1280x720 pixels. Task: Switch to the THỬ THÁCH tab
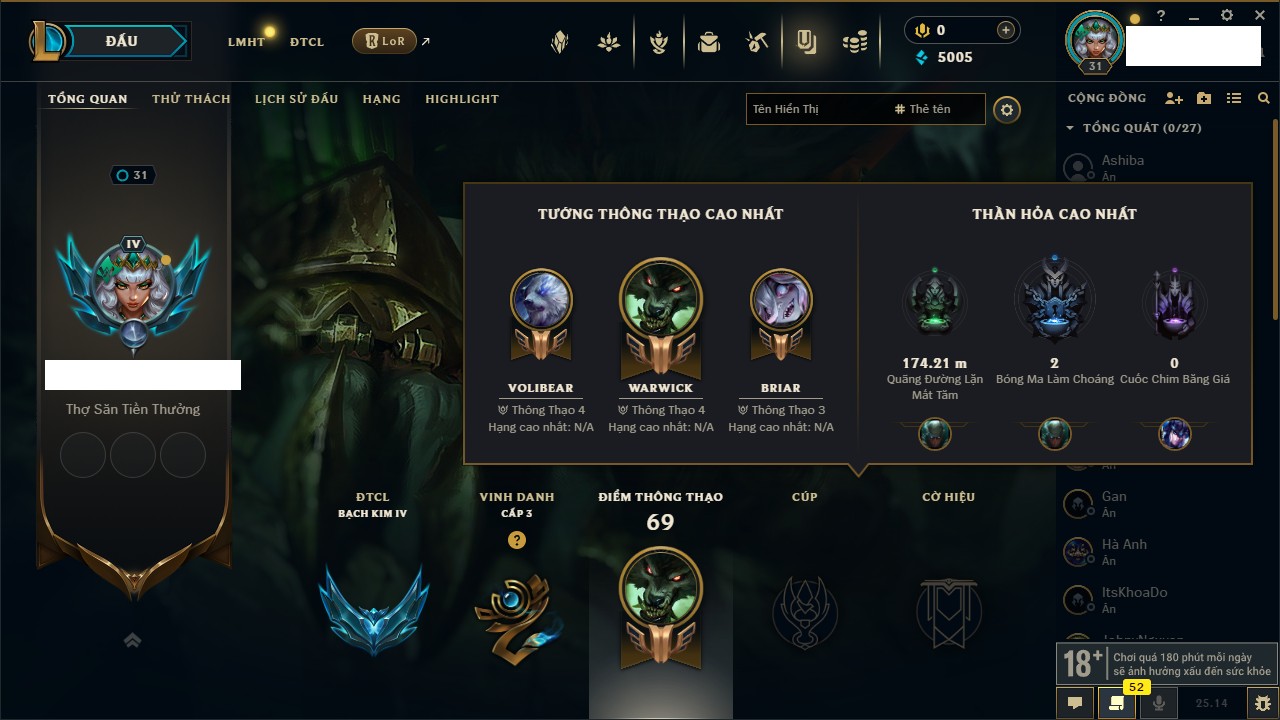point(191,99)
